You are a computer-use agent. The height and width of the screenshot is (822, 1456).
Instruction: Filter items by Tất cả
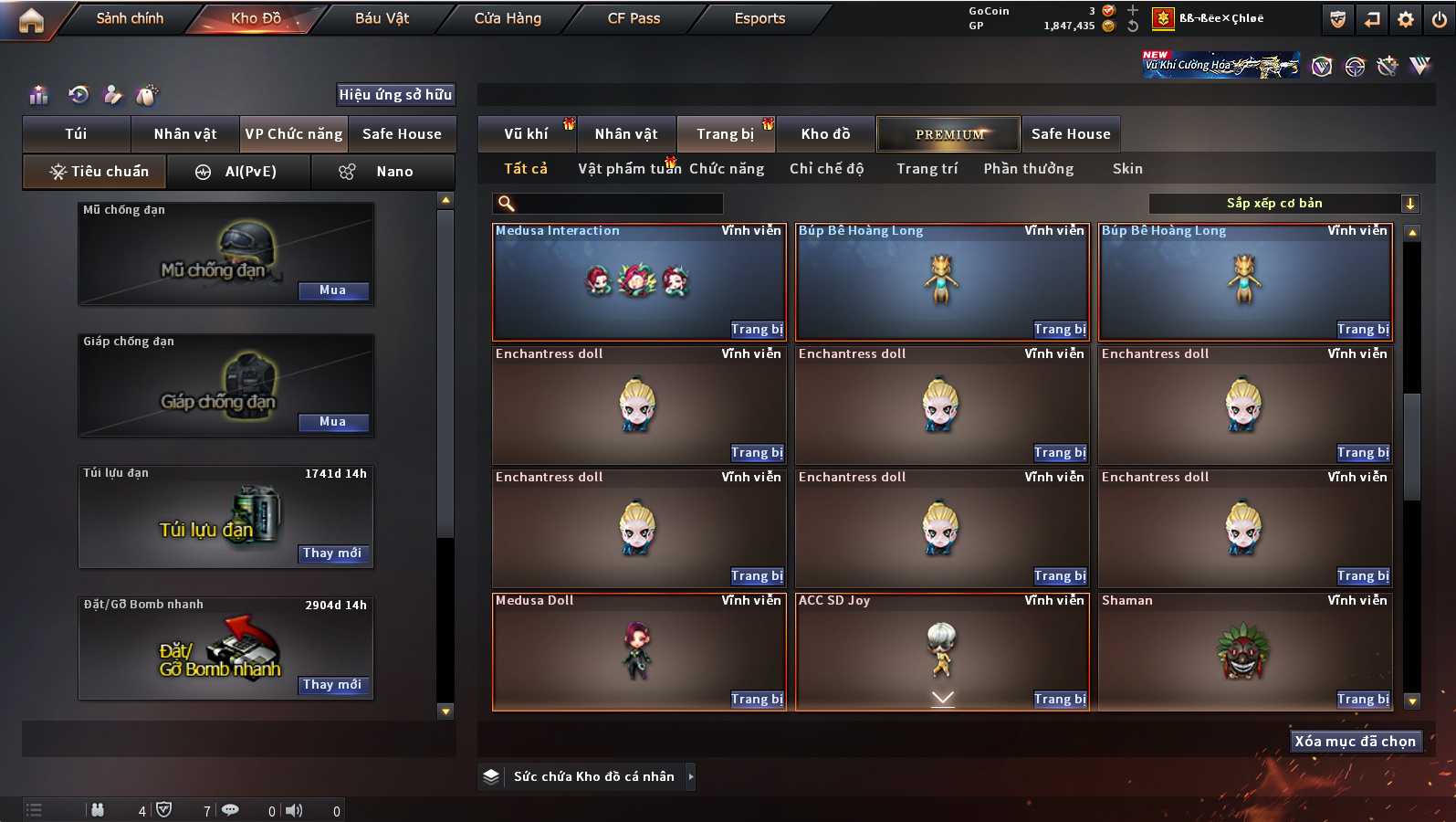click(526, 169)
